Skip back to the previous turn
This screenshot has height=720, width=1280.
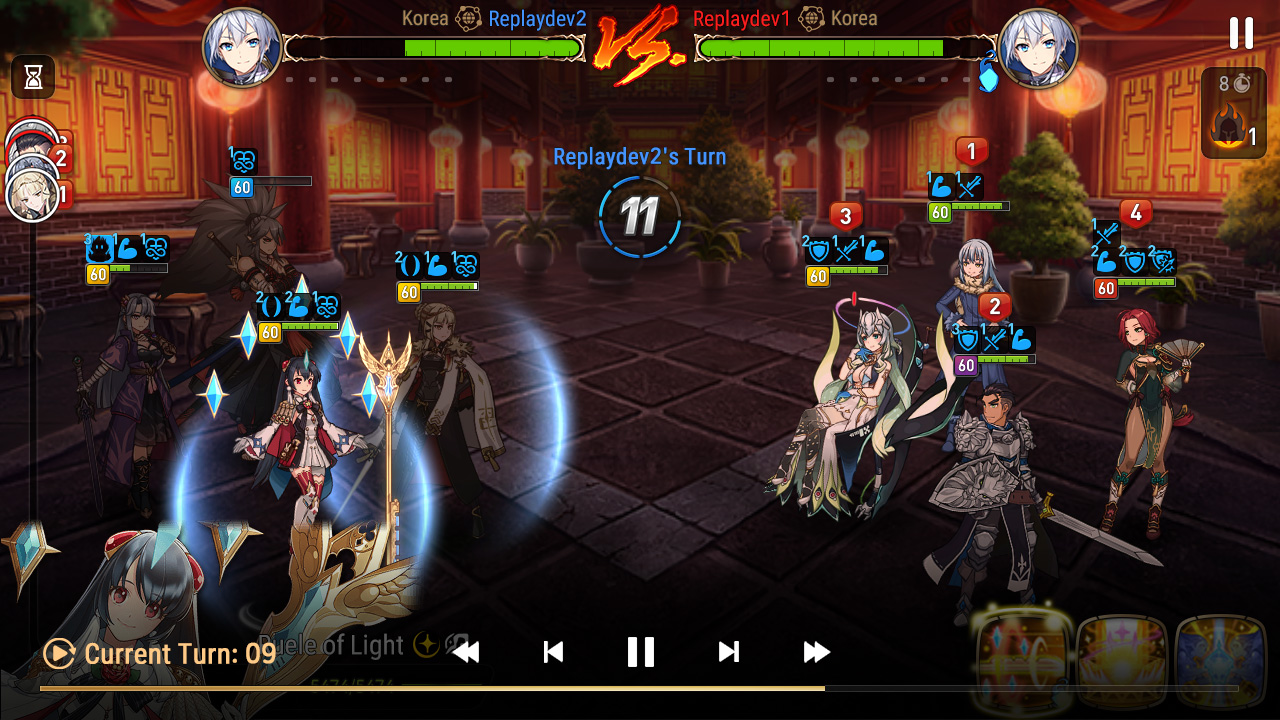(551, 651)
